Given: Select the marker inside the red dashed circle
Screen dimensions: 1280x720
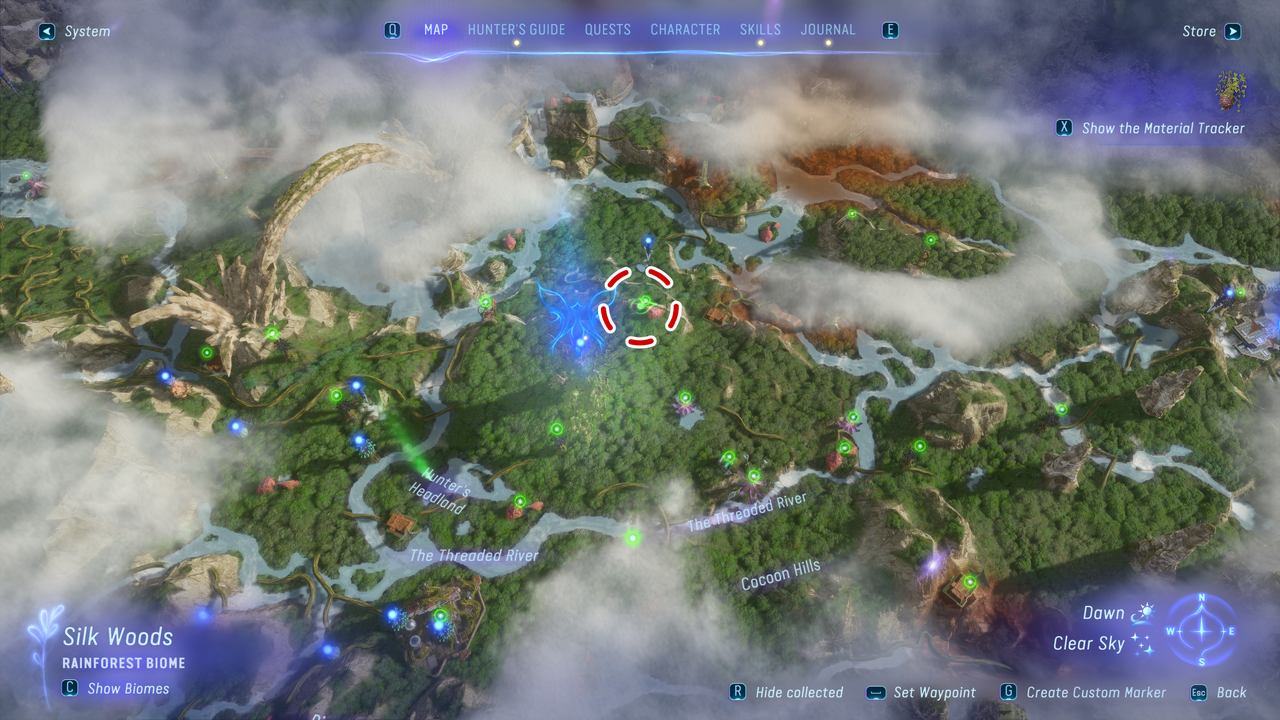Looking at the screenshot, I should click(645, 302).
